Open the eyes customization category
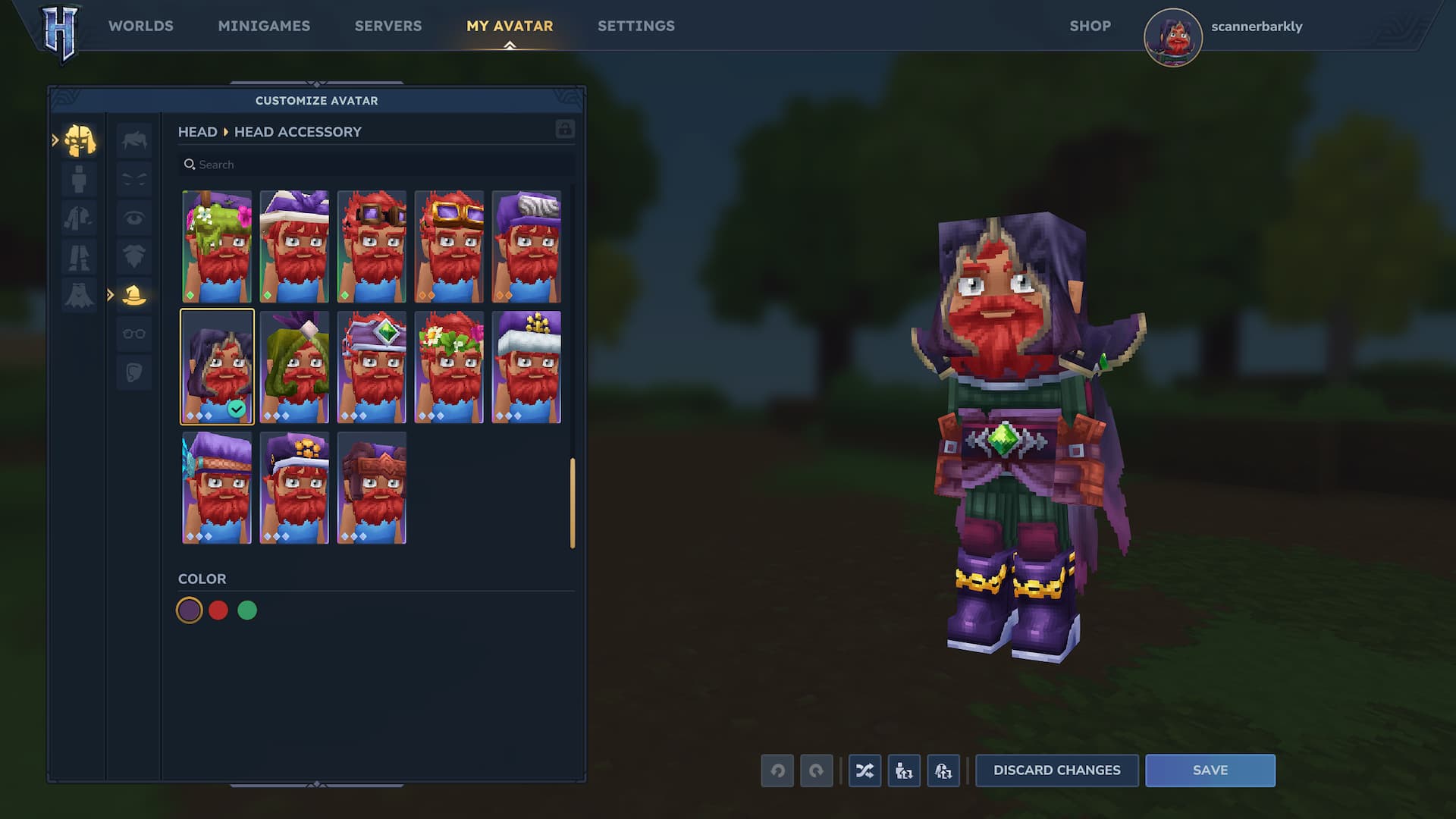The image size is (1456, 819). [x=134, y=218]
